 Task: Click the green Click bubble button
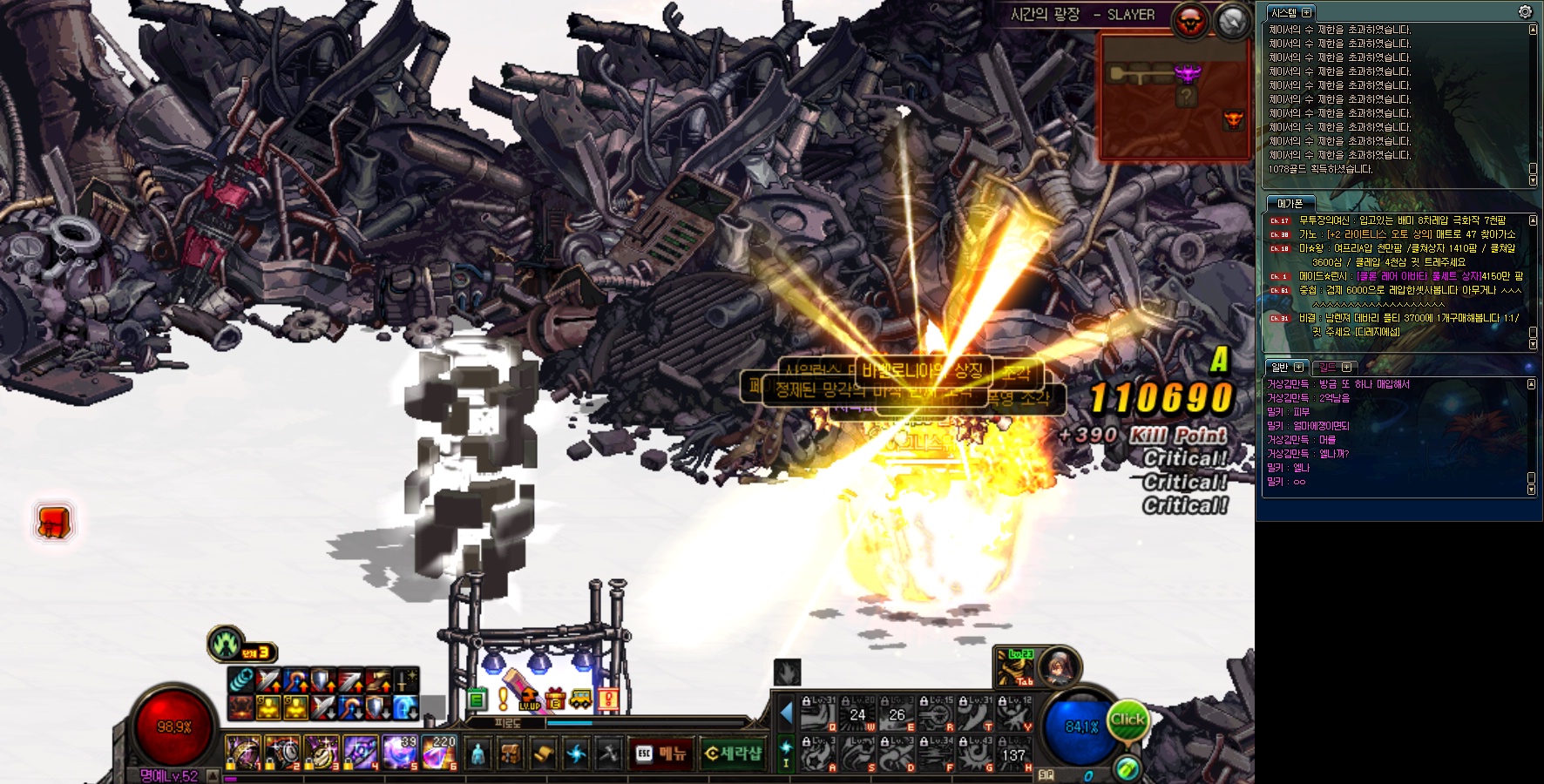tap(1128, 720)
